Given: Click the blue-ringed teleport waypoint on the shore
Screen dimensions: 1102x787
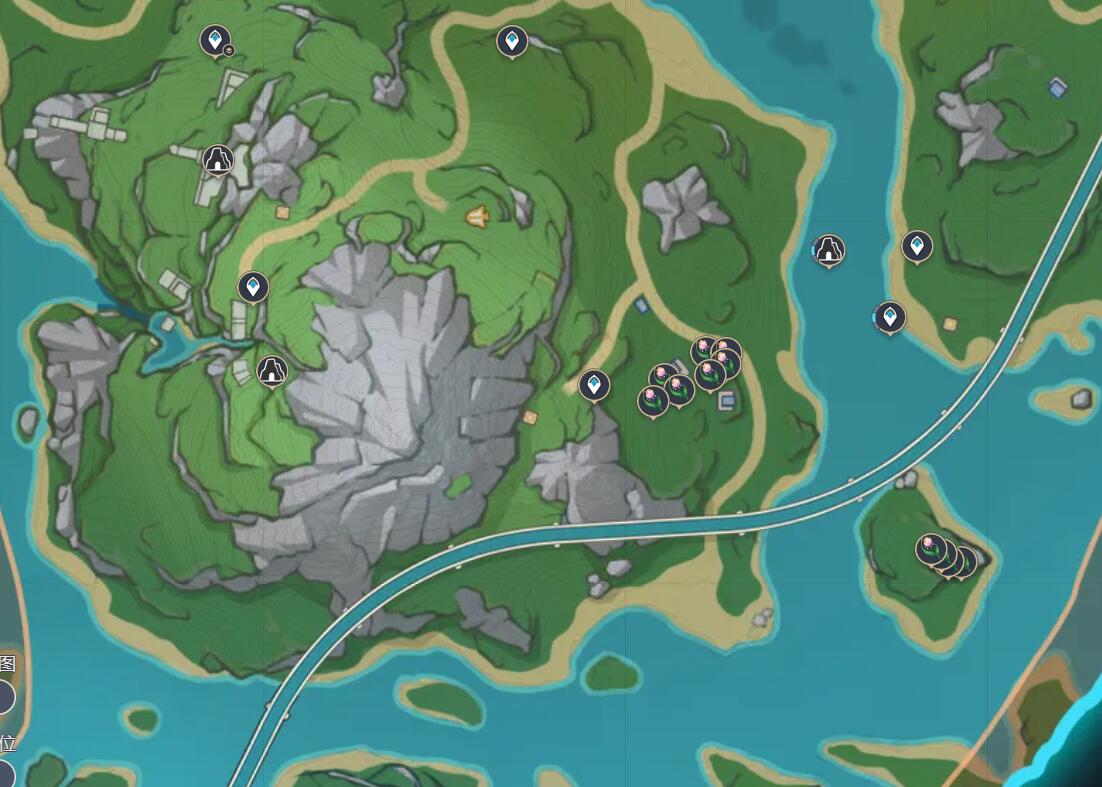Looking at the screenshot, I should point(889,317).
